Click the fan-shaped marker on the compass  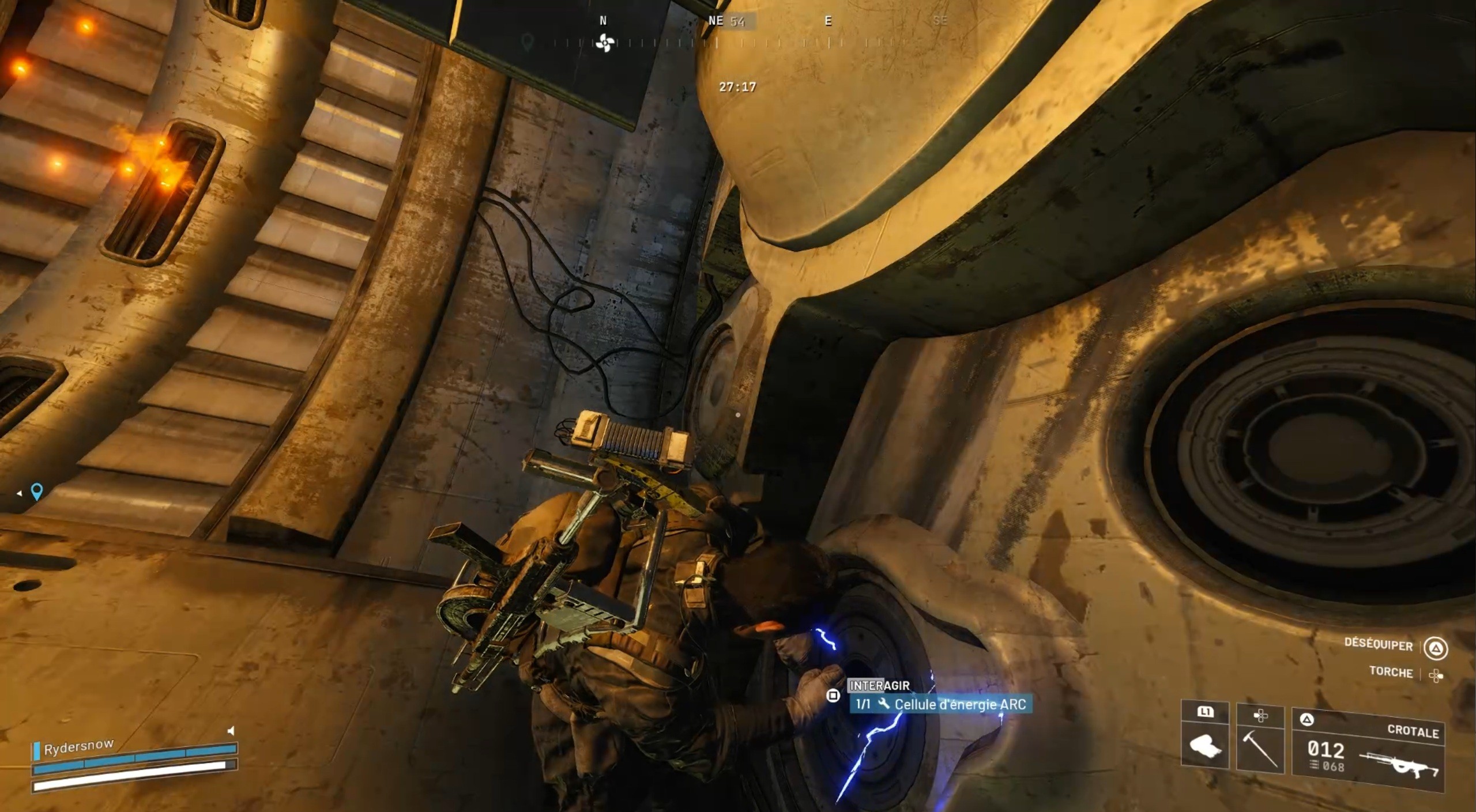coord(604,43)
